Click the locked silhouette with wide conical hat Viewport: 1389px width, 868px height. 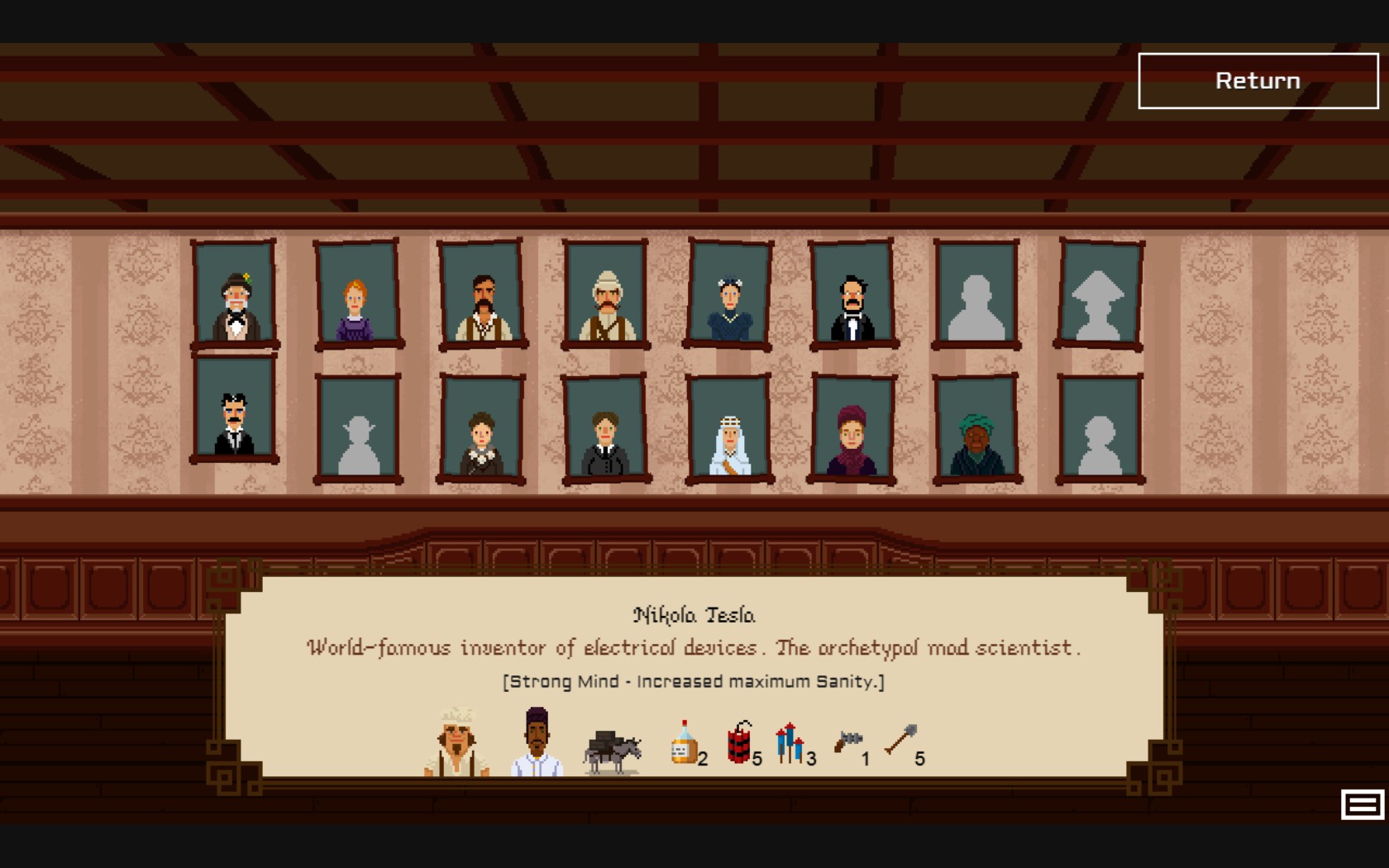(x=1099, y=293)
